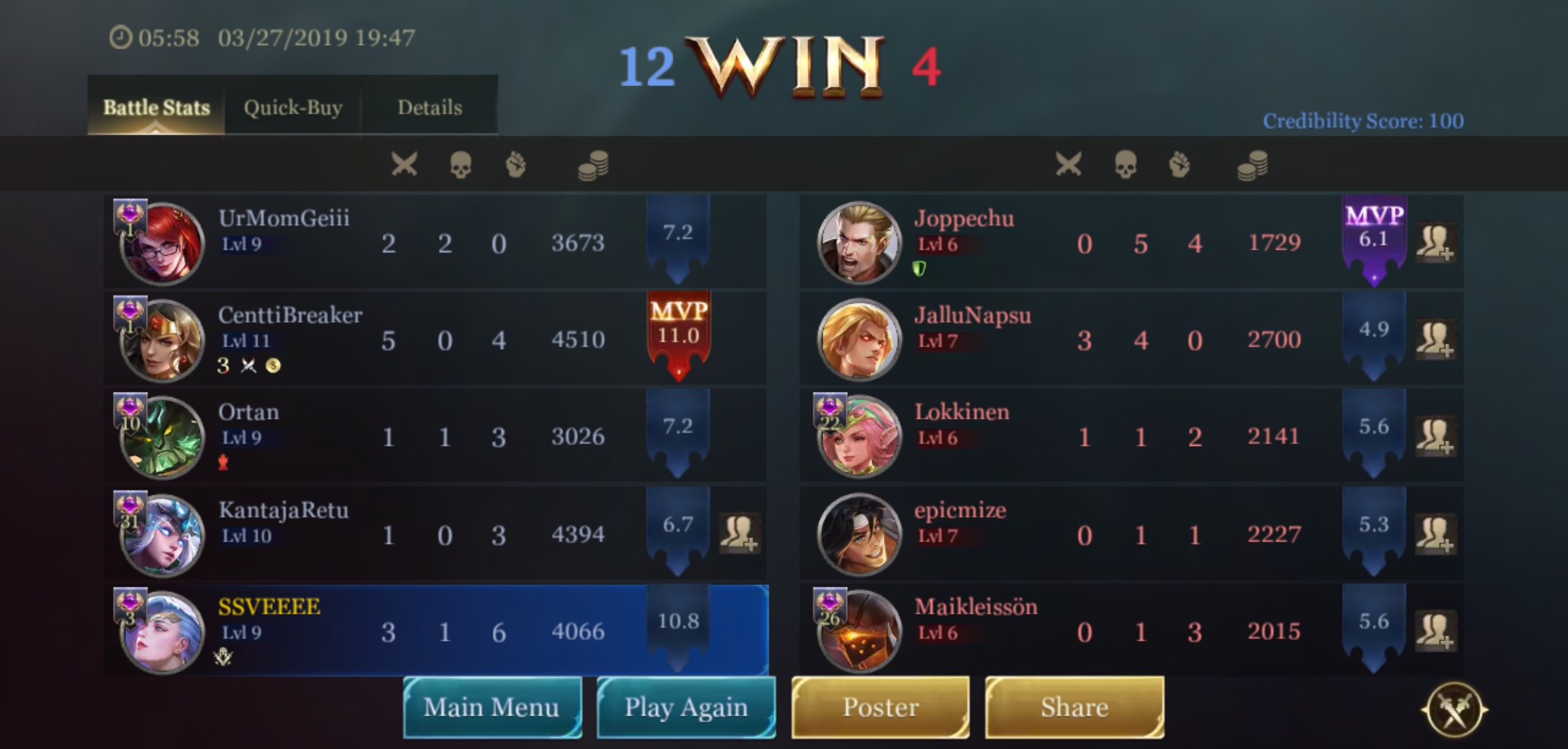Click Joppechu's hero portrait
The image size is (1568, 749).
coord(859,243)
